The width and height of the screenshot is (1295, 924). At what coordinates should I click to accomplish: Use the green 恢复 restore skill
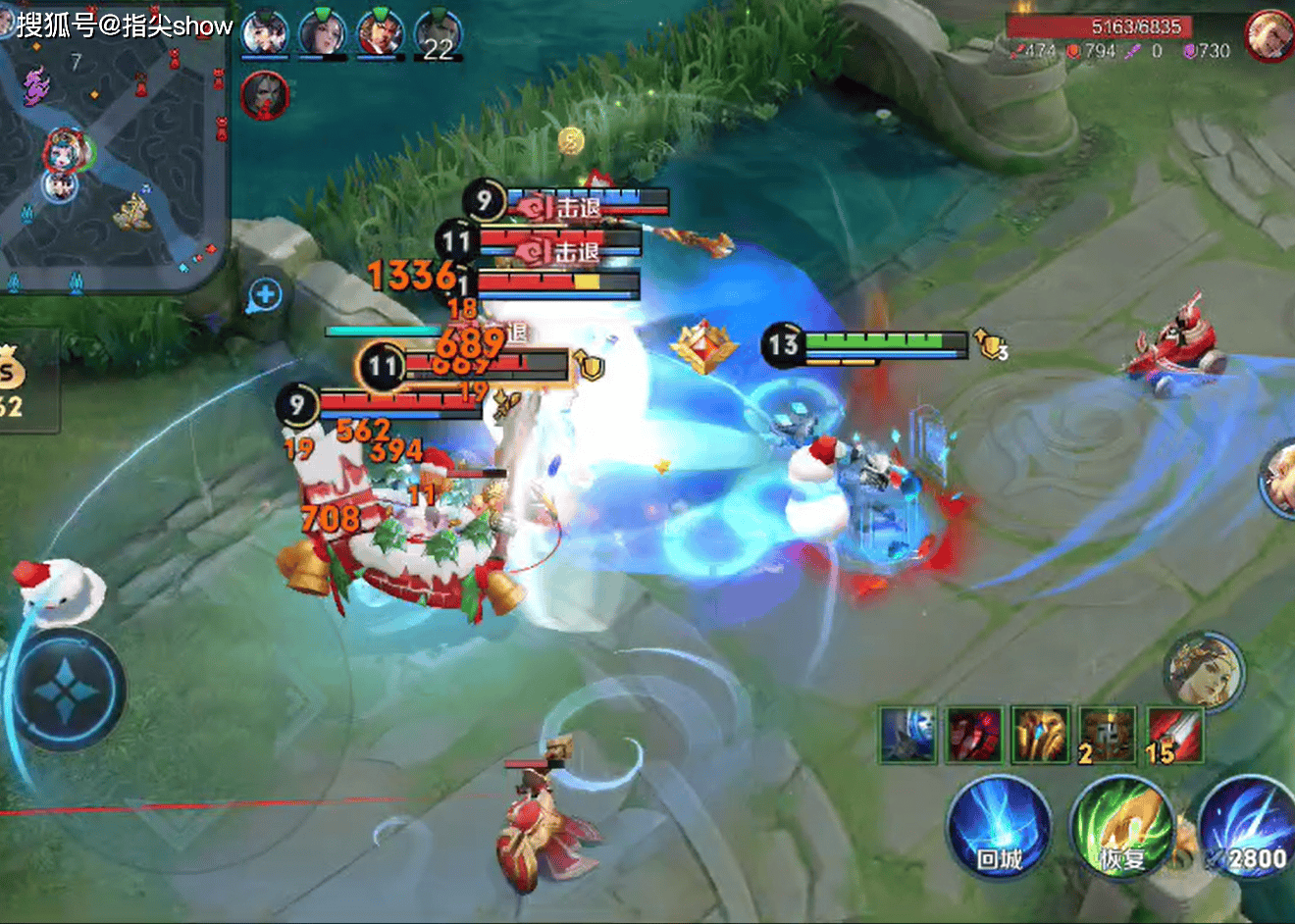coord(1121,827)
